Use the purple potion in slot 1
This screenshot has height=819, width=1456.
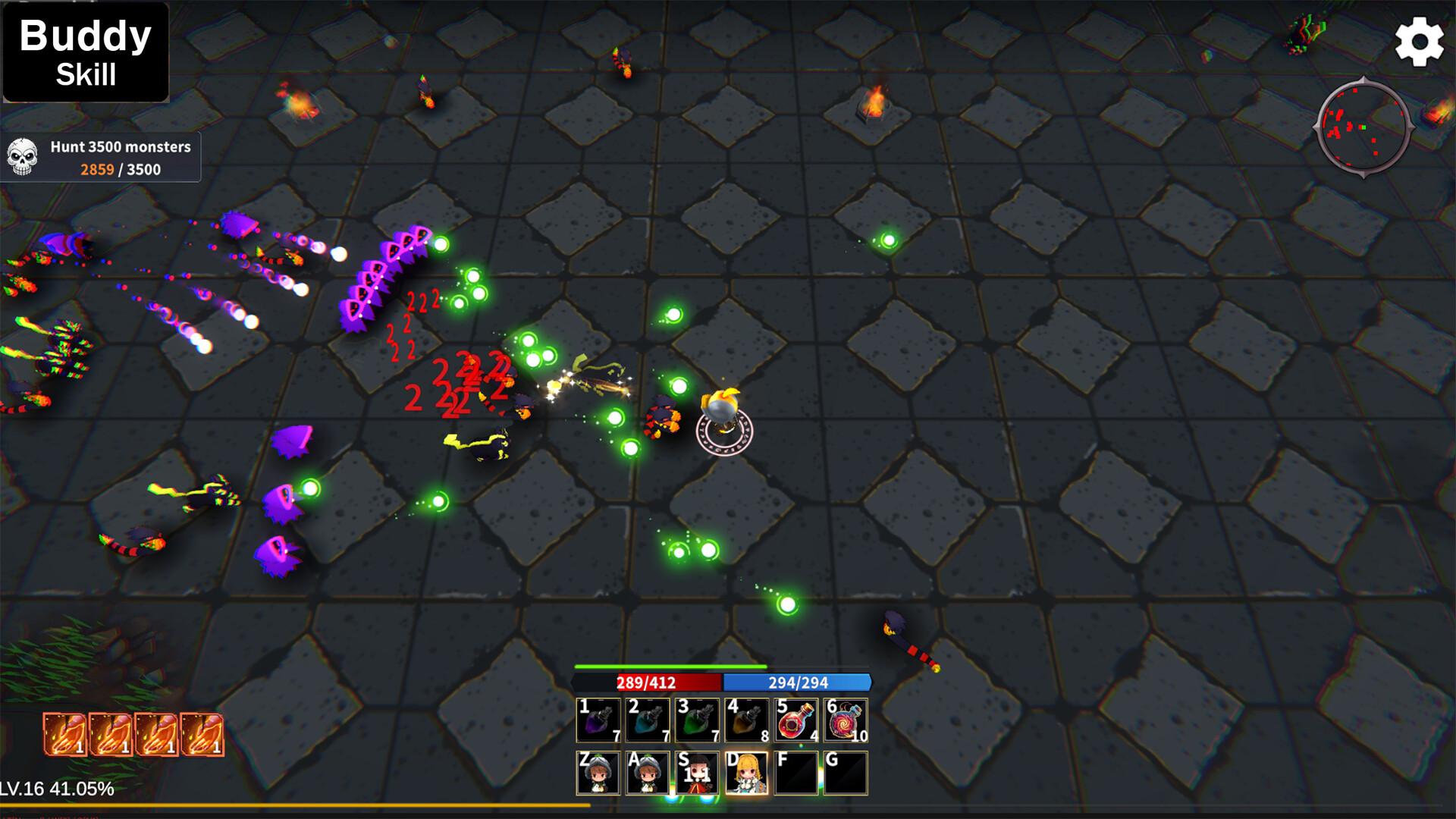pos(598,720)
